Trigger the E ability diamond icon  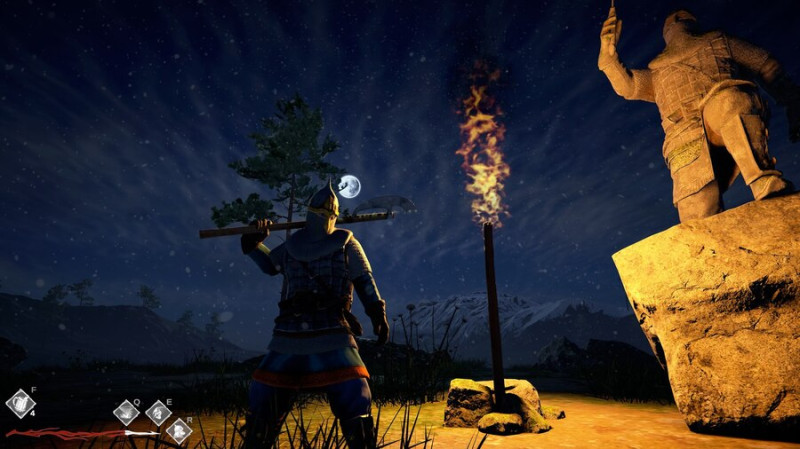[x=158, y=412]
